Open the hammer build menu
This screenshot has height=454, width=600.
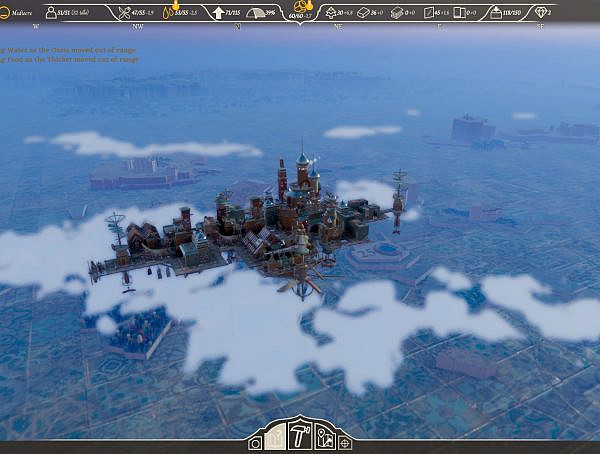coord(299,434)
